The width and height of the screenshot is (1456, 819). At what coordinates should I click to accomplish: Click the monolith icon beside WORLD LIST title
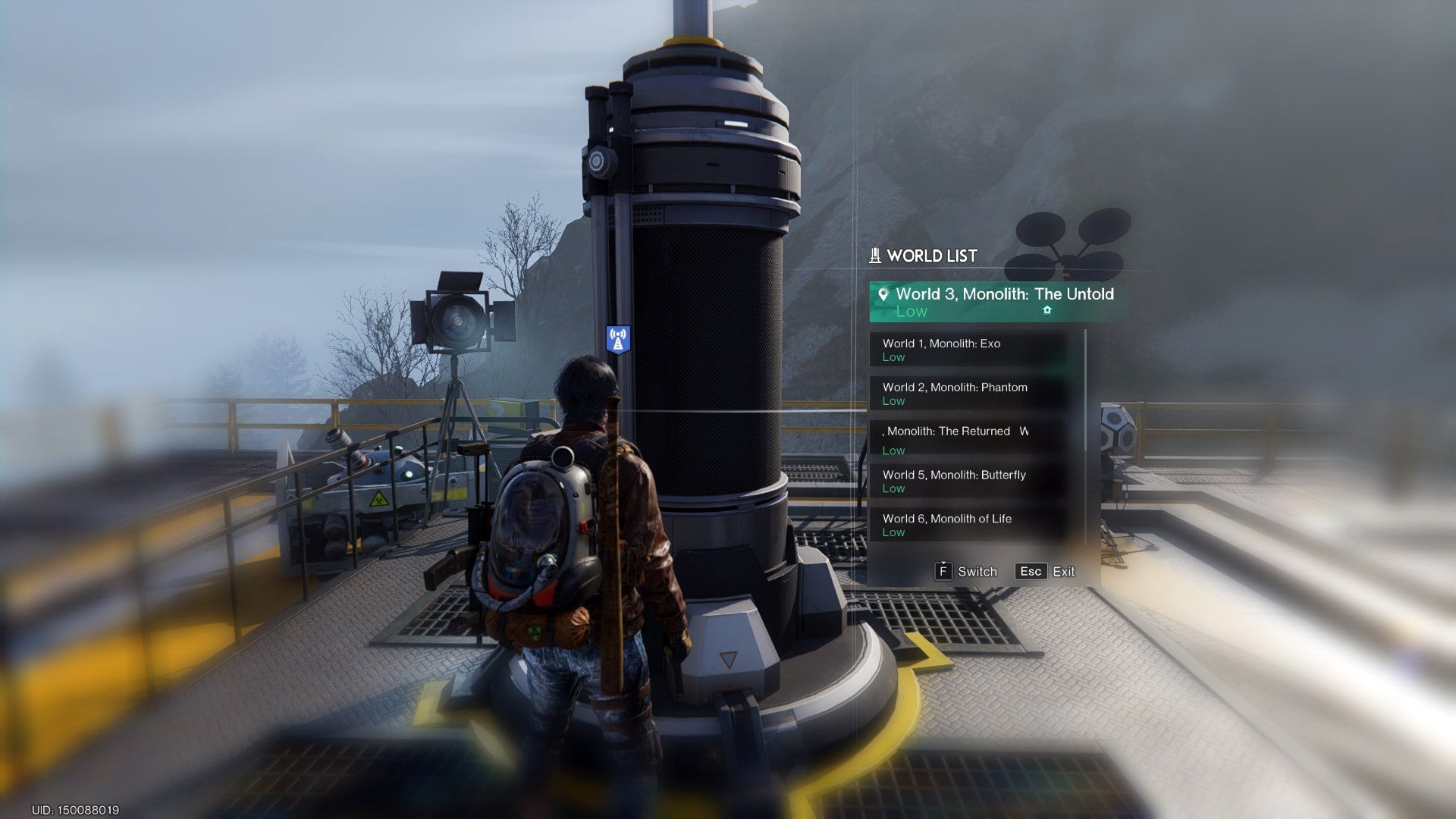(874, 256)
